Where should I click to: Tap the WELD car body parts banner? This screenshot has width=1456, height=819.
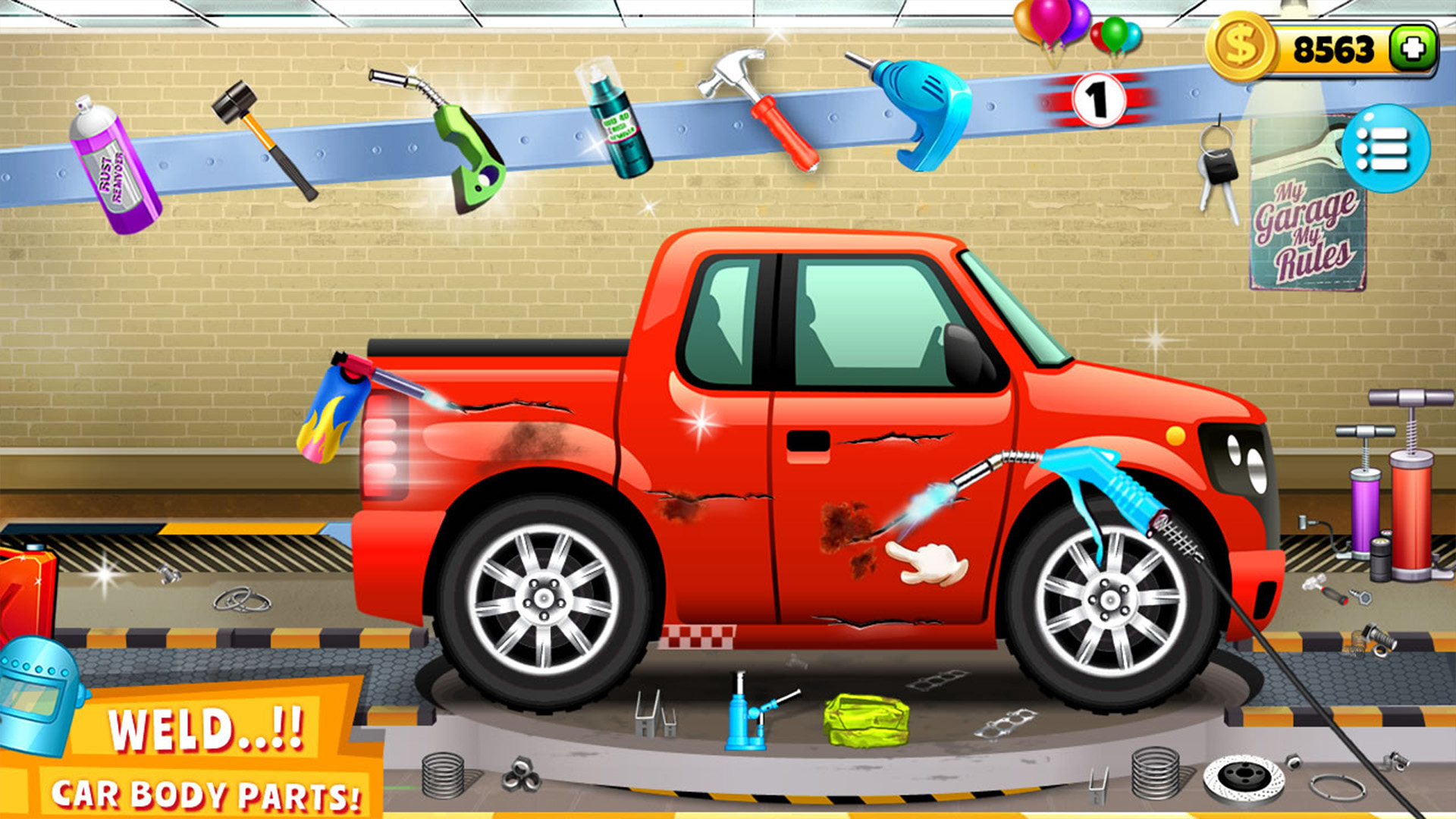pyautogui.click(x=205, y=751)
